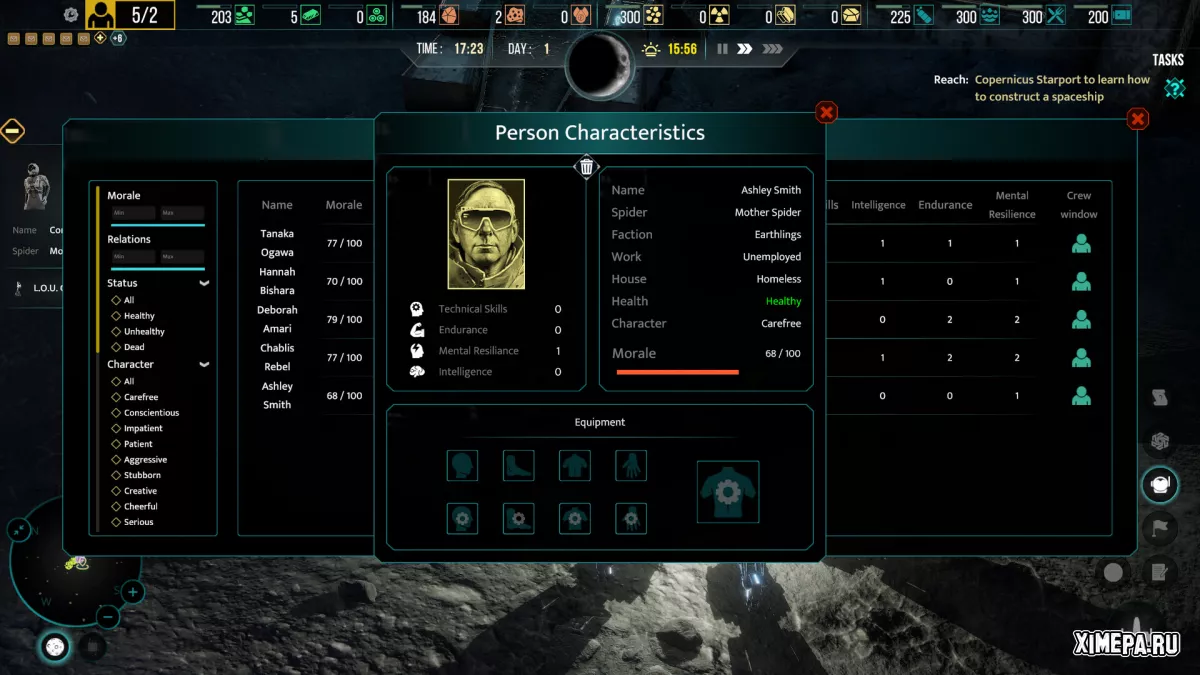Open the settings gear icon
This screenshot has height=675, width=1200.
coord(71,15)
